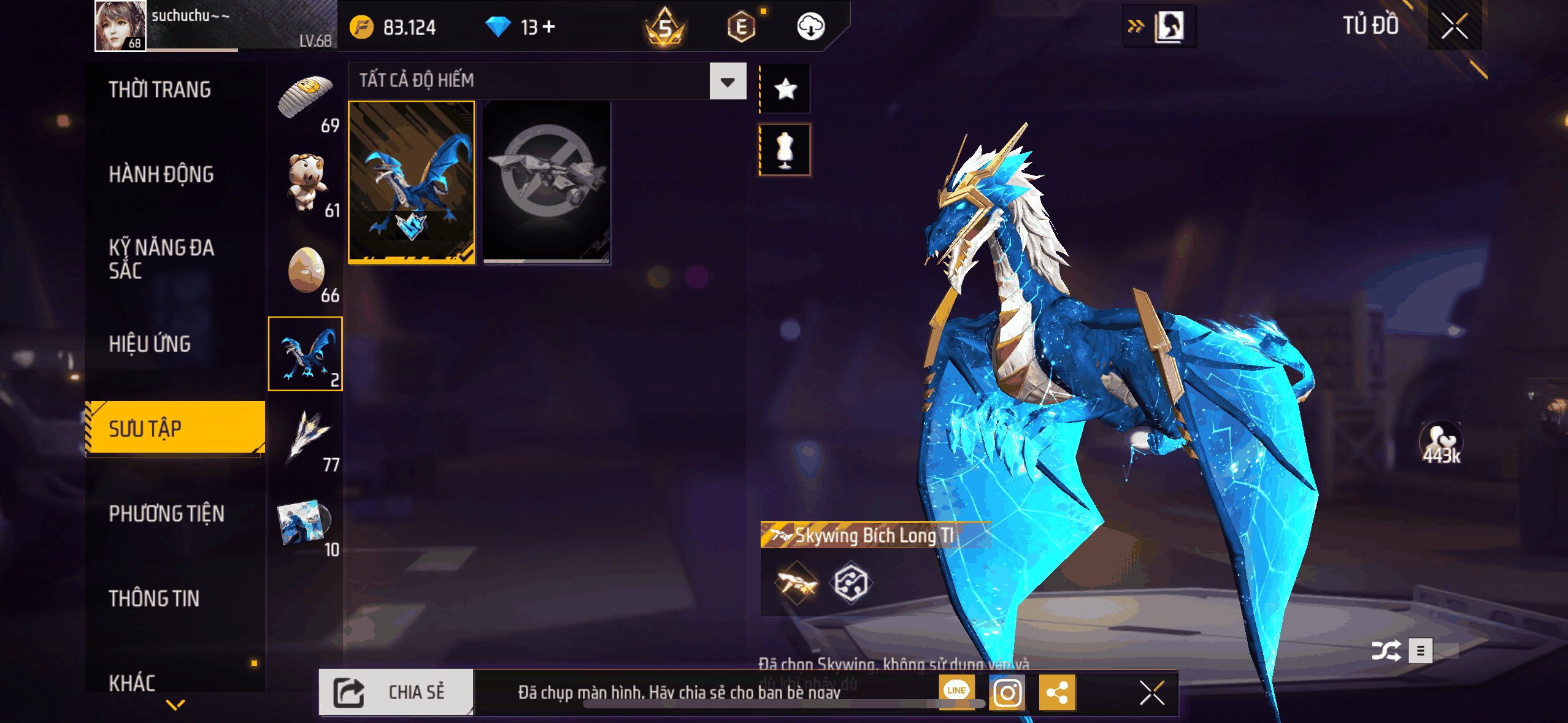Open the Hiệu Ứng section
Image resolution: width=1568 pixels, height=723 pixels.
[x=150, y=344]
